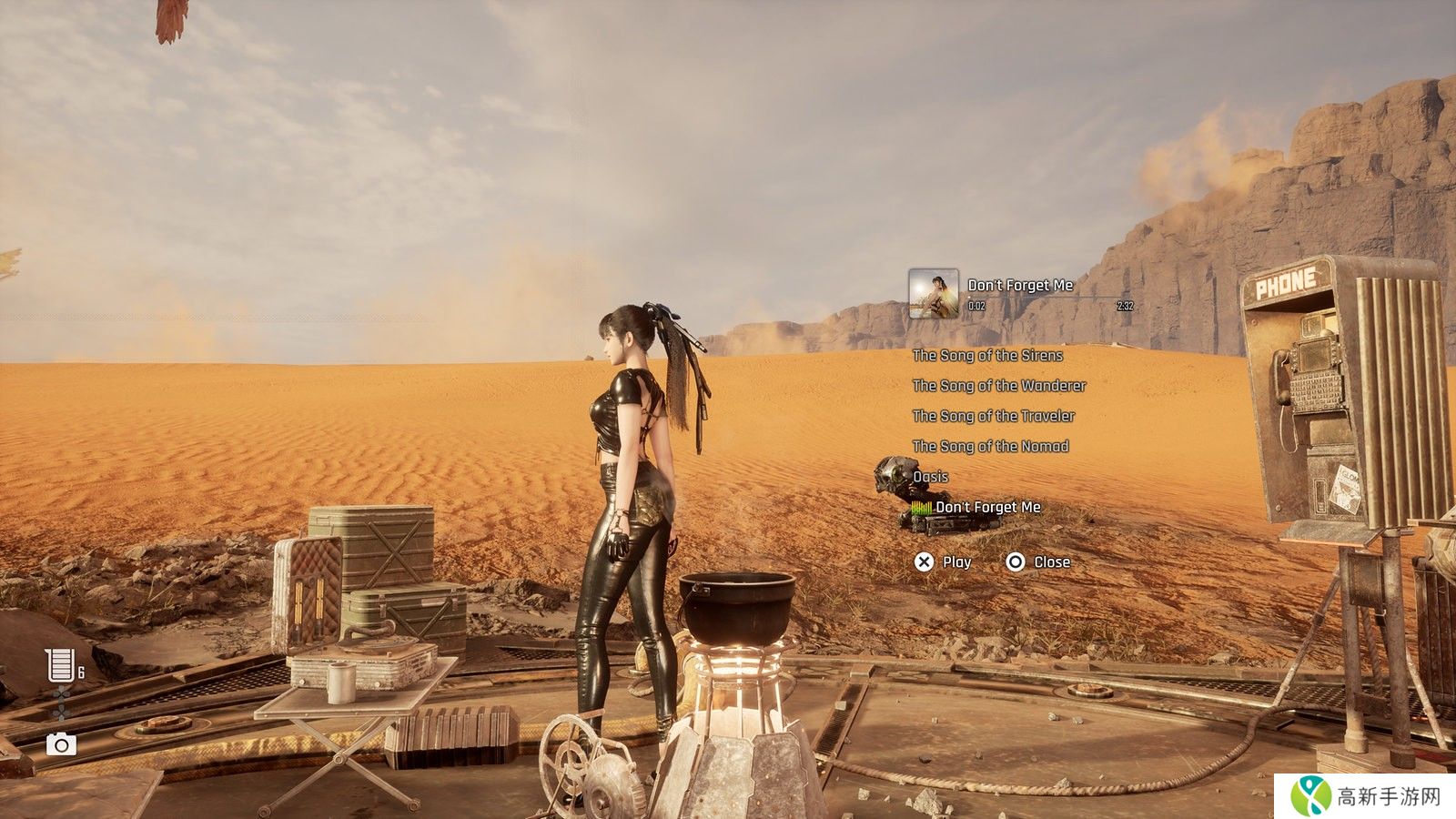Open the camera photo mode icon
This screenshot has height=819, width=1456.
[61, 744]
